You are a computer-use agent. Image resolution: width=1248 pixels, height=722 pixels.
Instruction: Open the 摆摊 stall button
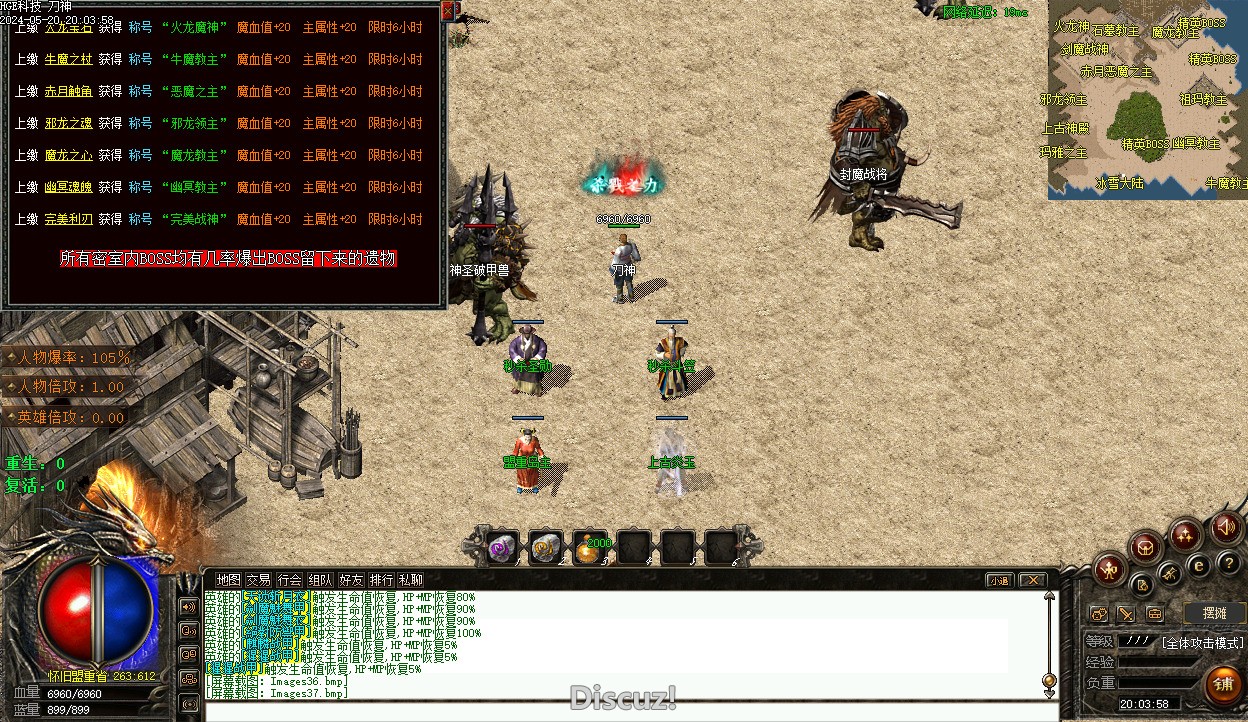(x=1213, y=613)
